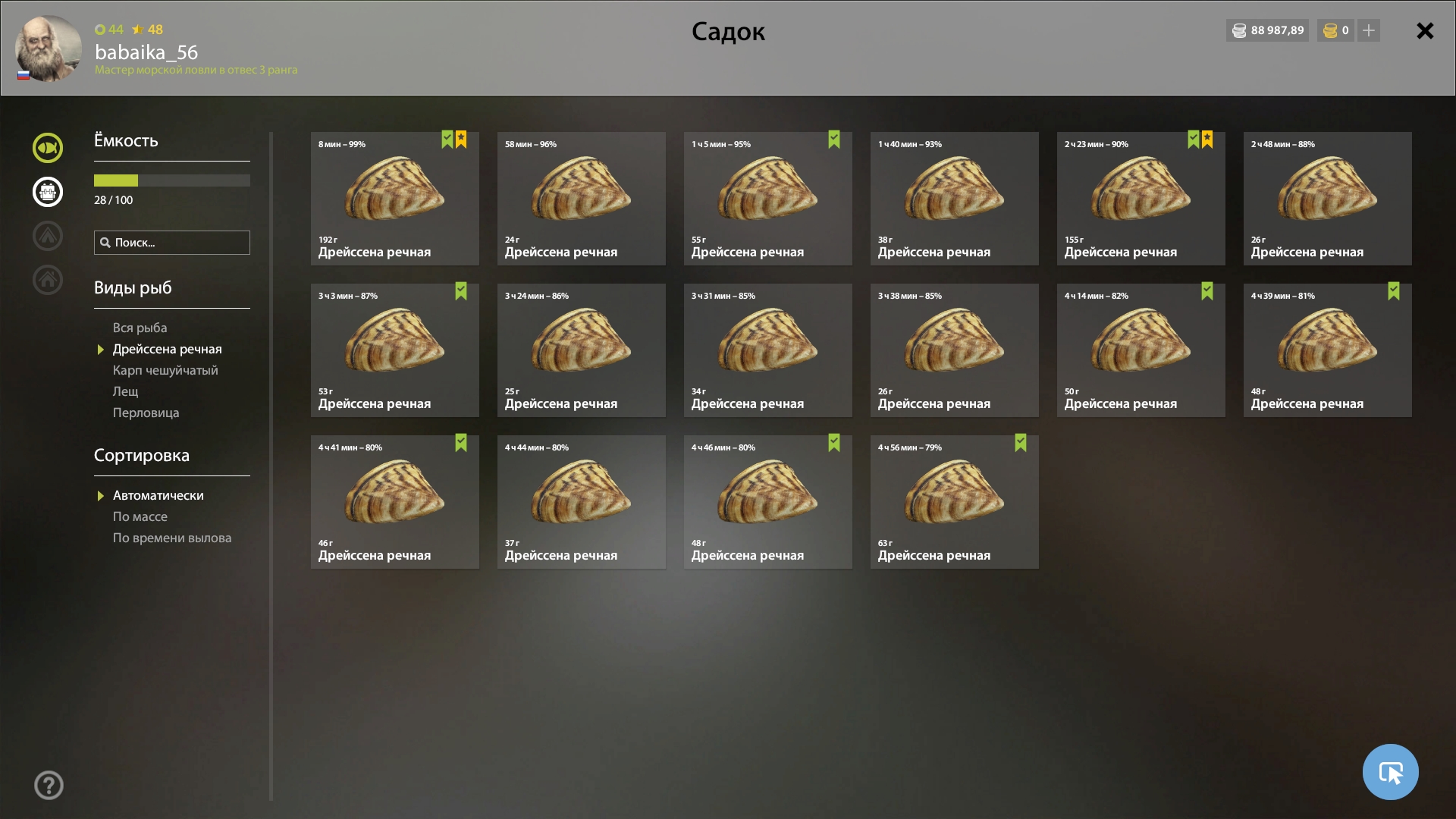Image resolution: width=1456 pixels, height=819 pixels.
Task: Select the 63 г Дрейссена card
Action: (954, 502)
